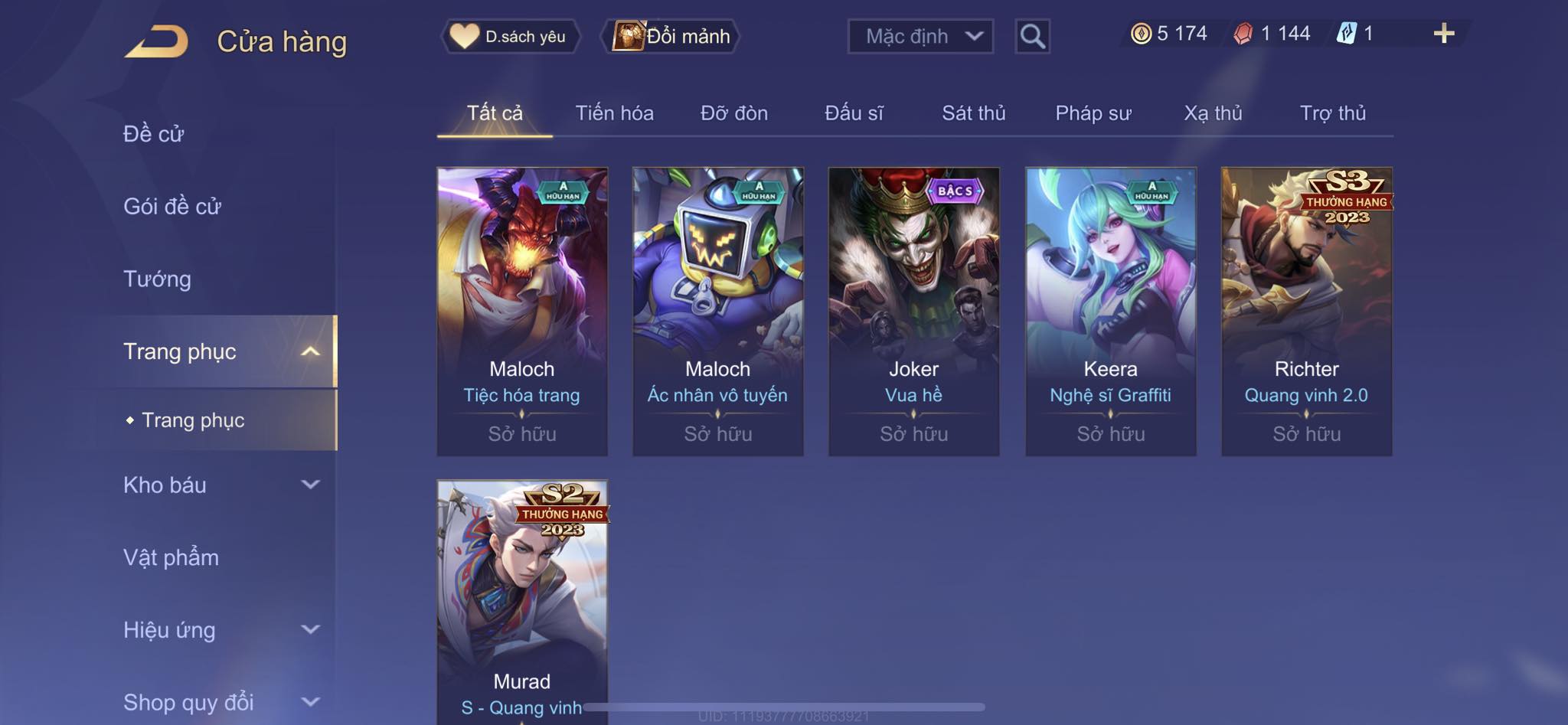Select the Joker Vua hề skin card
Screen dimensions: 1568x725
click(x=913, y=310)
